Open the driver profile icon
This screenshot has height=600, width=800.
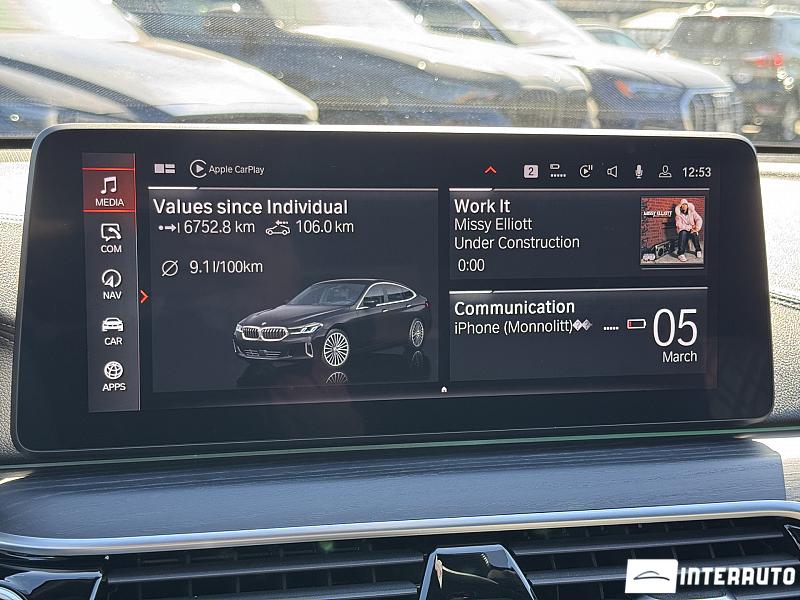coord(664,171)
